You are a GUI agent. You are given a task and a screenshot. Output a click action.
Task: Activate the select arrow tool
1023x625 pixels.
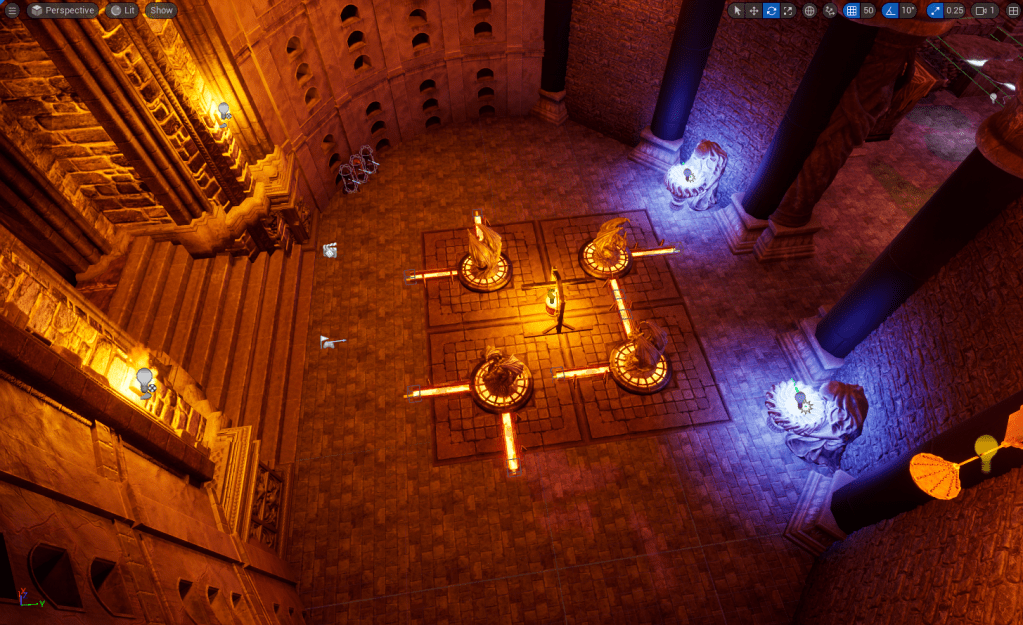[737, 11]
